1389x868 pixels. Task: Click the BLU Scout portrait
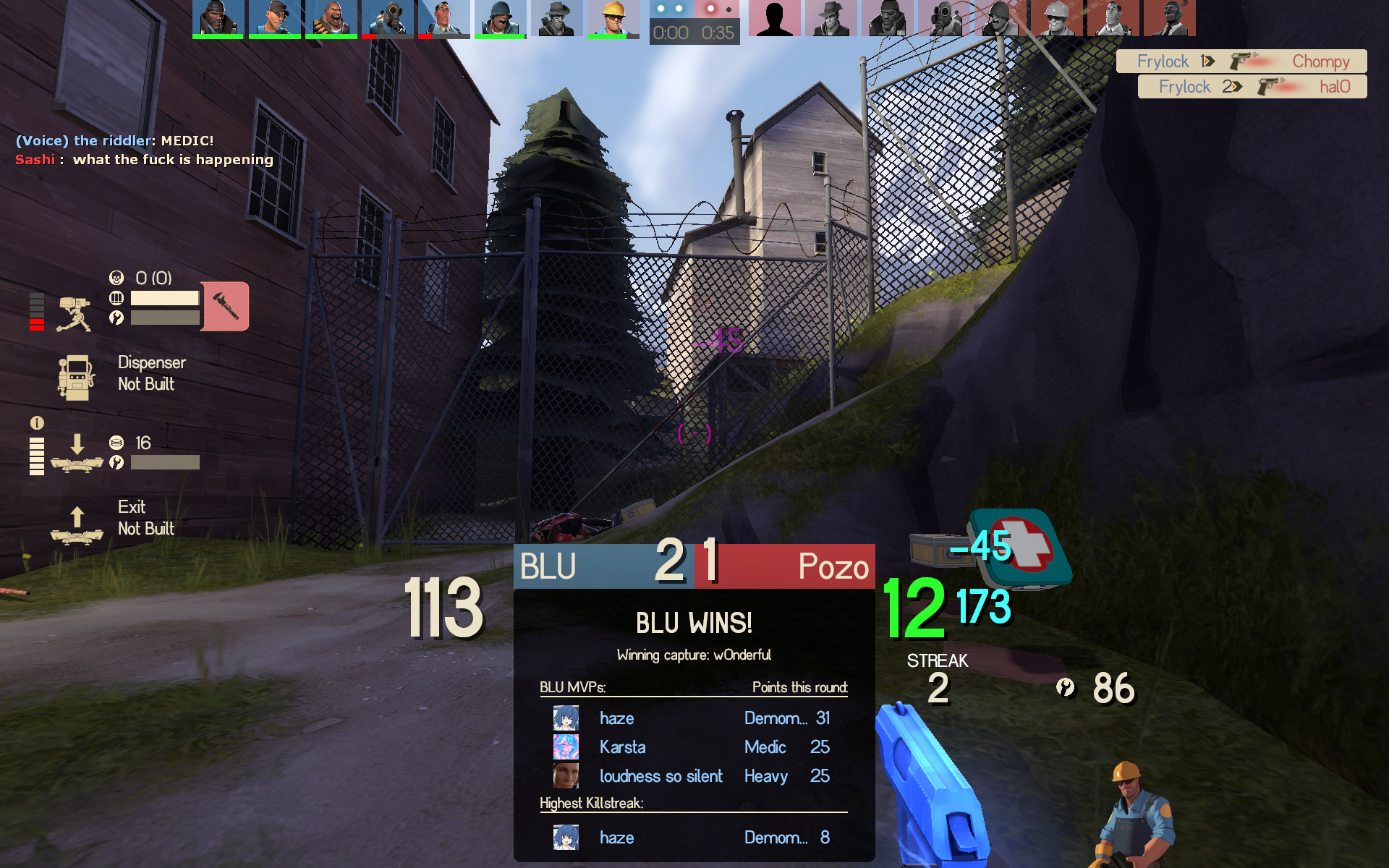click(x=274, y=18)
